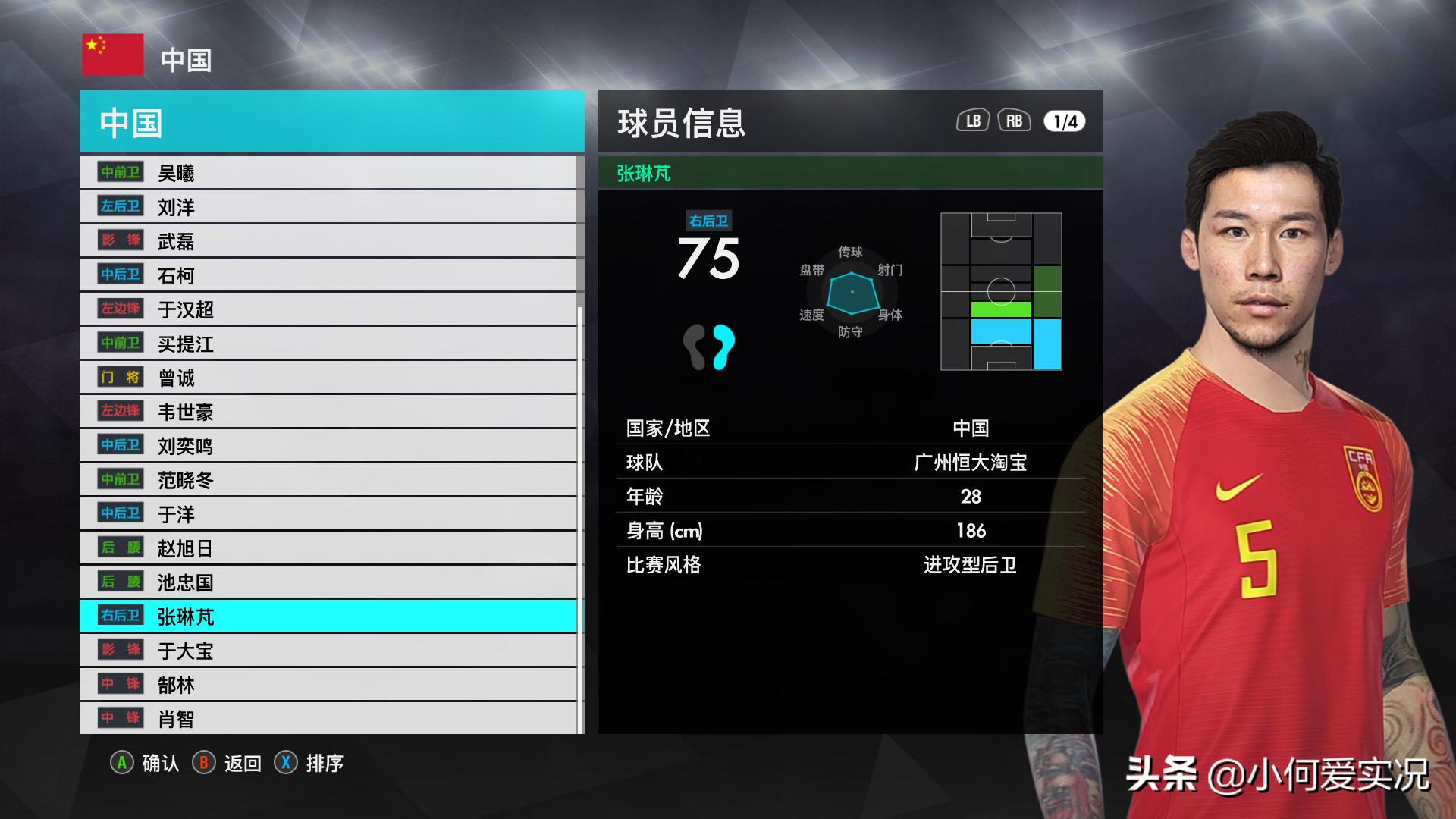
Task: Pick centre back 石柯
Action: point(328,275)
